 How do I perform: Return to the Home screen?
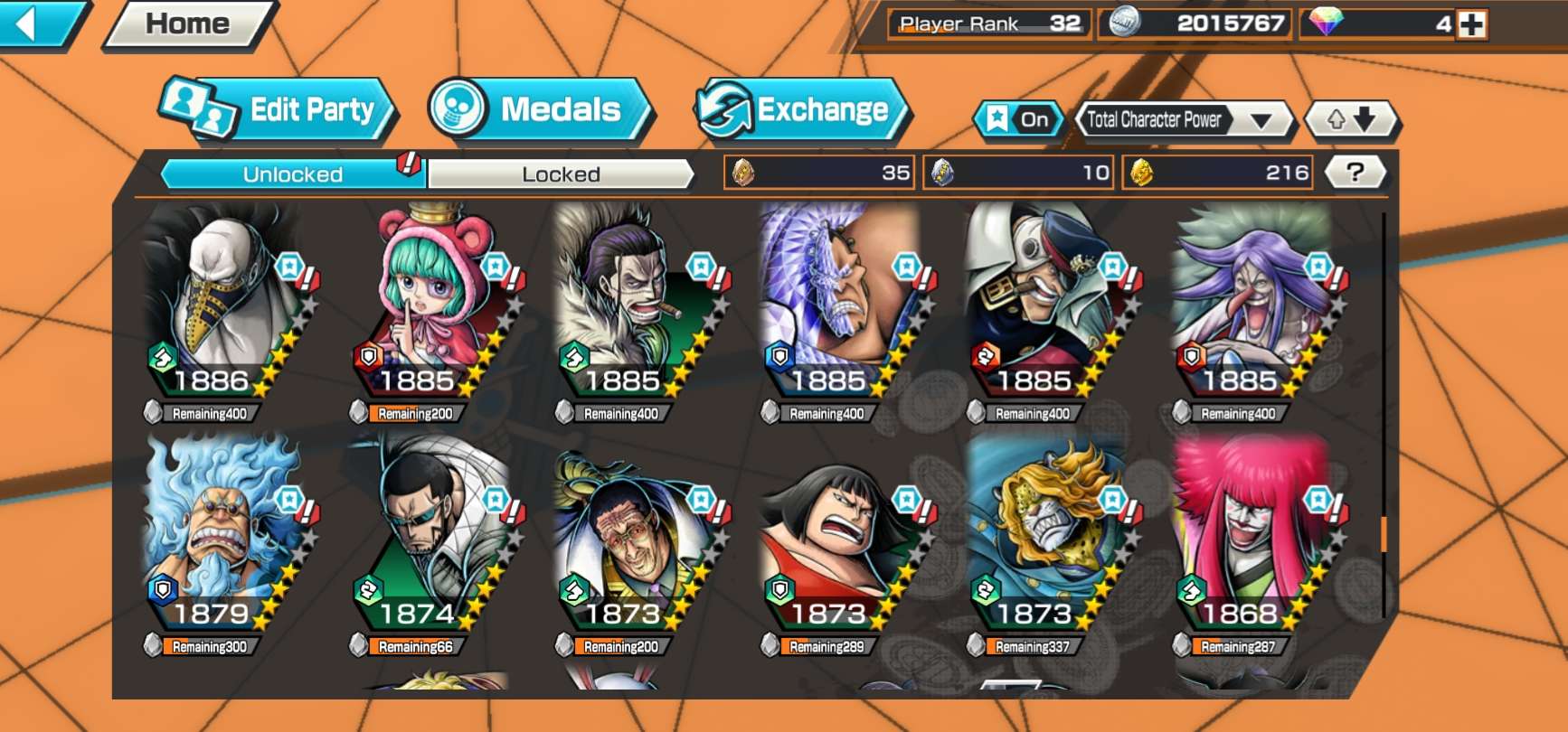click(x=188, y=23)
